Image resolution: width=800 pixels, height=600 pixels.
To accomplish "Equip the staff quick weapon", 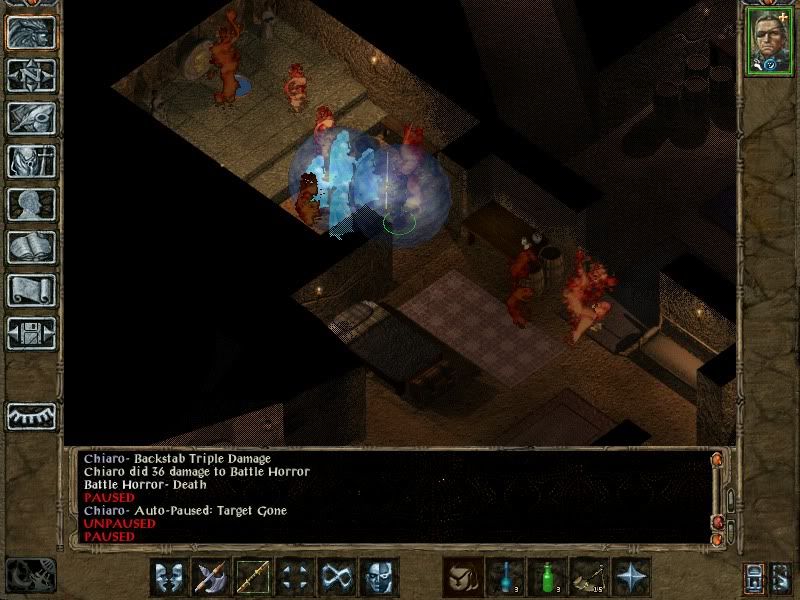I will click(253, 577).
